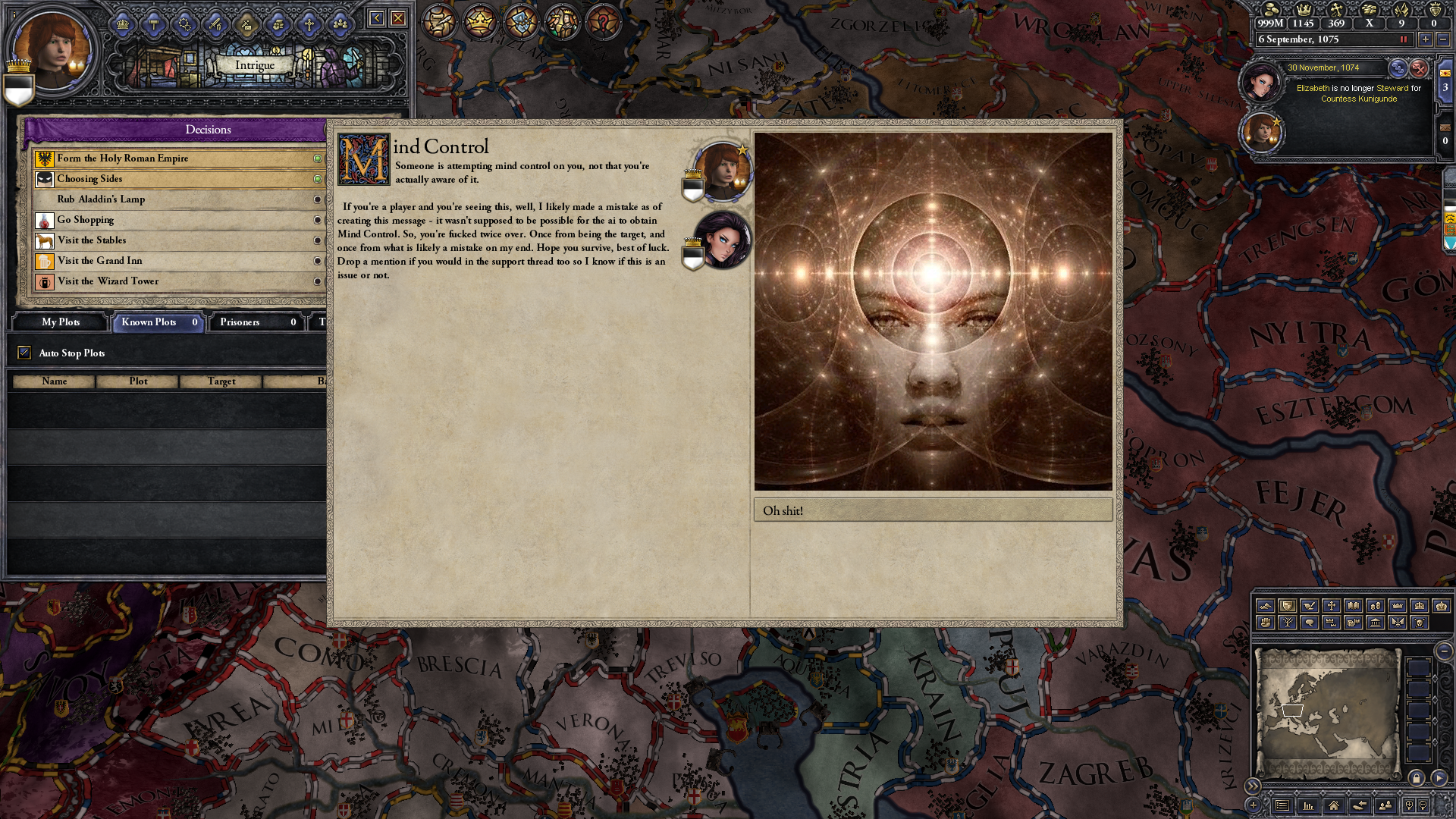Open the dynasty tree map mode

(x=1288, y=623)
